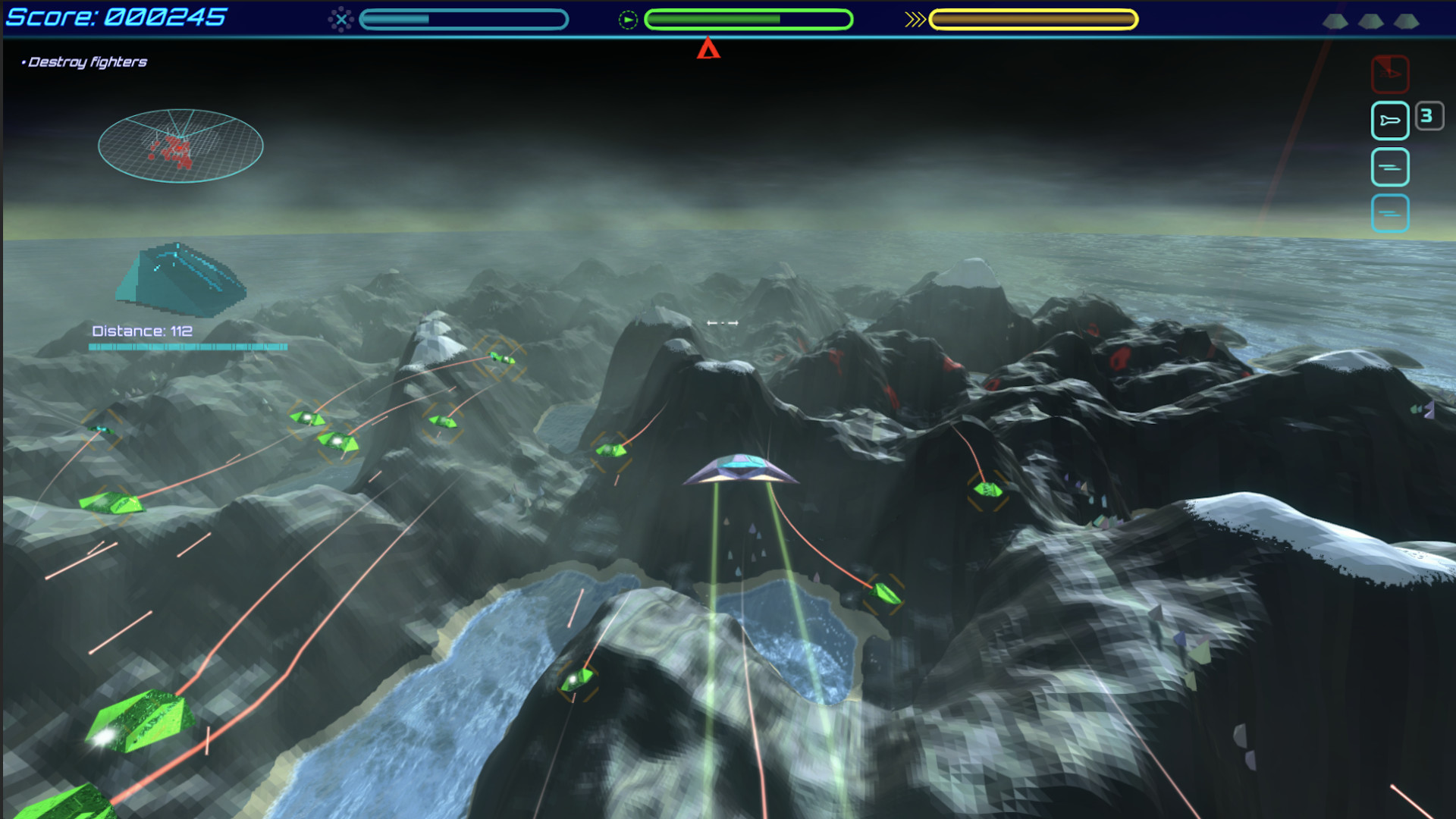Screen dimensions: 1456x819
Task: Activate the upper speed boost icon
Action: 1391,168
